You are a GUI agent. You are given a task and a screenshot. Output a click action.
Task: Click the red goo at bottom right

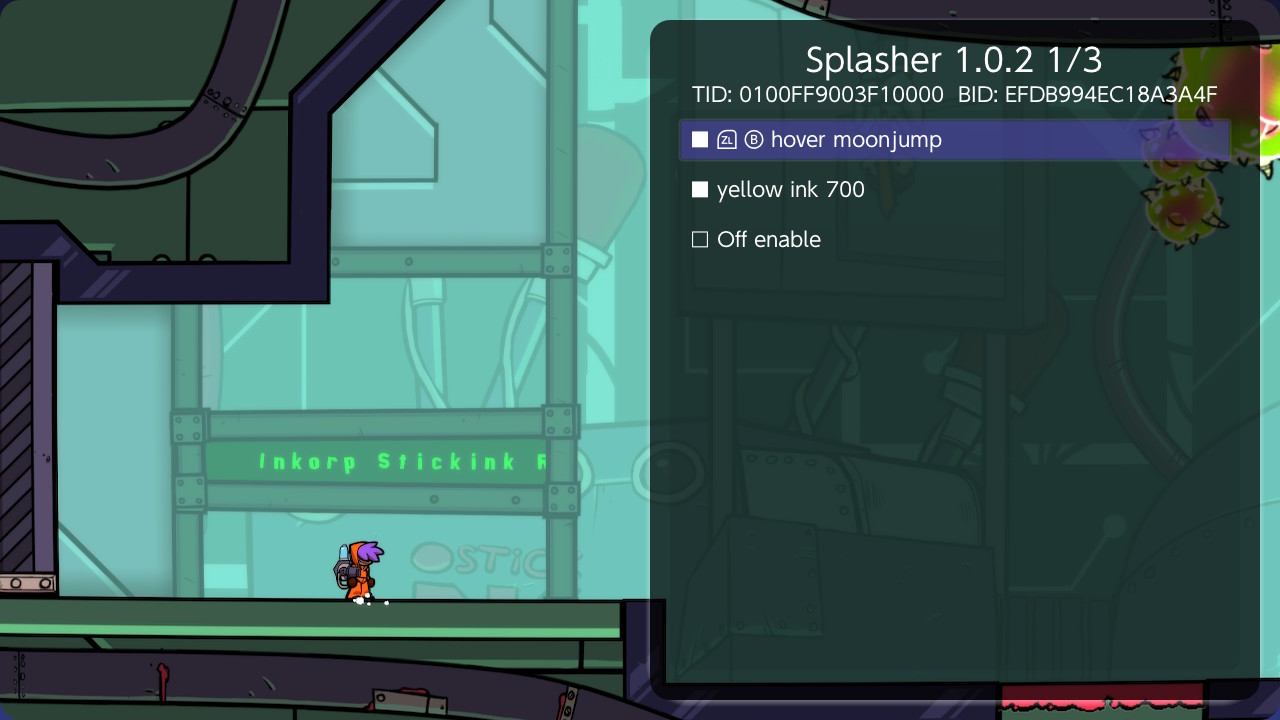pos(1100,700)
